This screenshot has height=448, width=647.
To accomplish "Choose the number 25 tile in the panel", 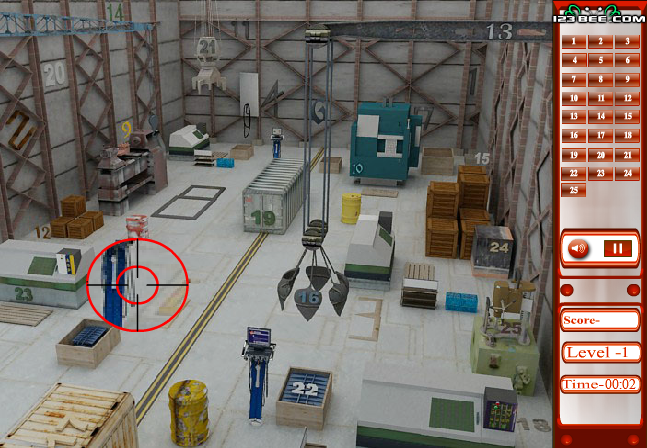I will point(574,190).
